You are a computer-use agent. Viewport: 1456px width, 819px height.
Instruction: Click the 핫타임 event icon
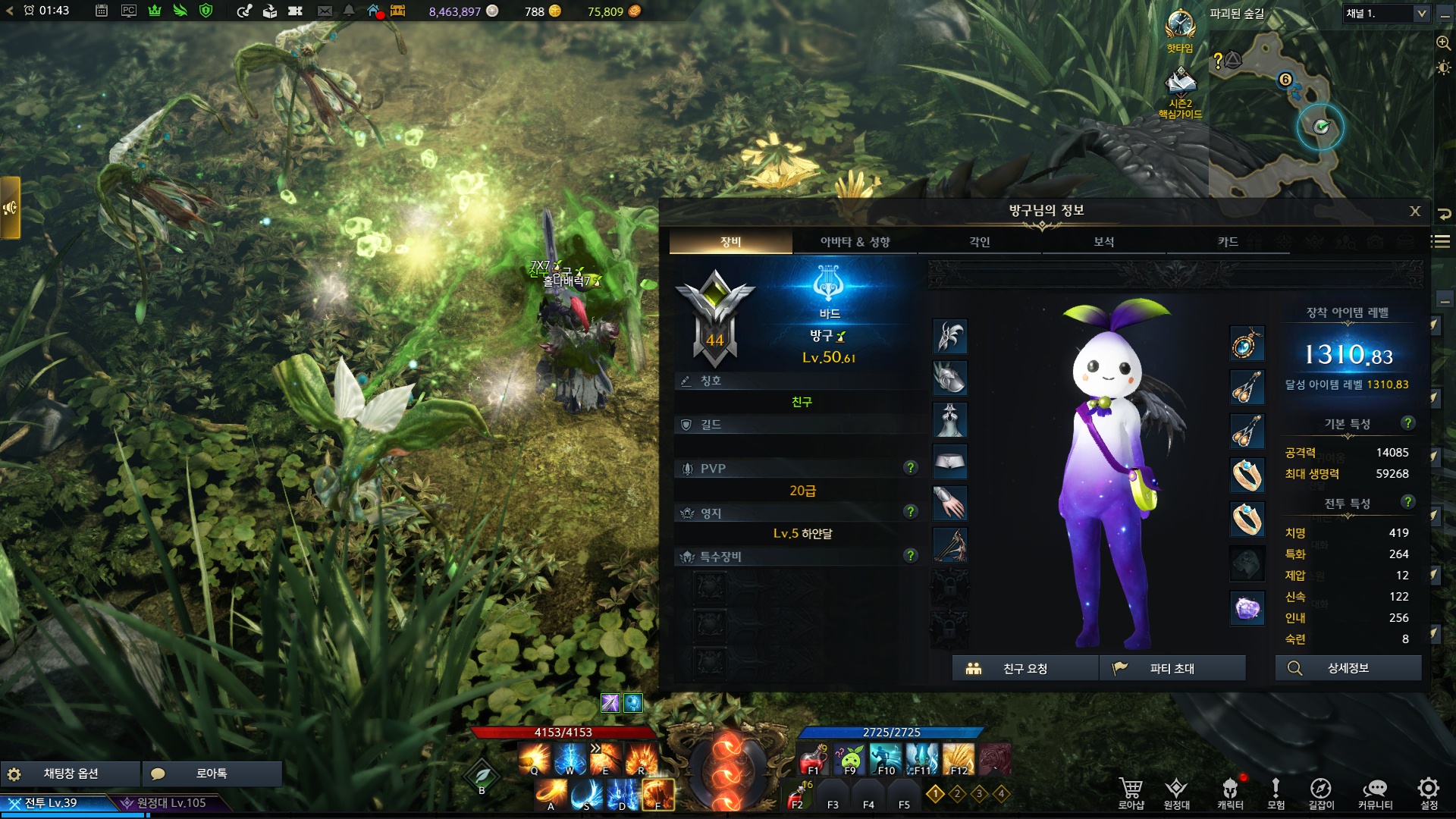point(1180,30)
